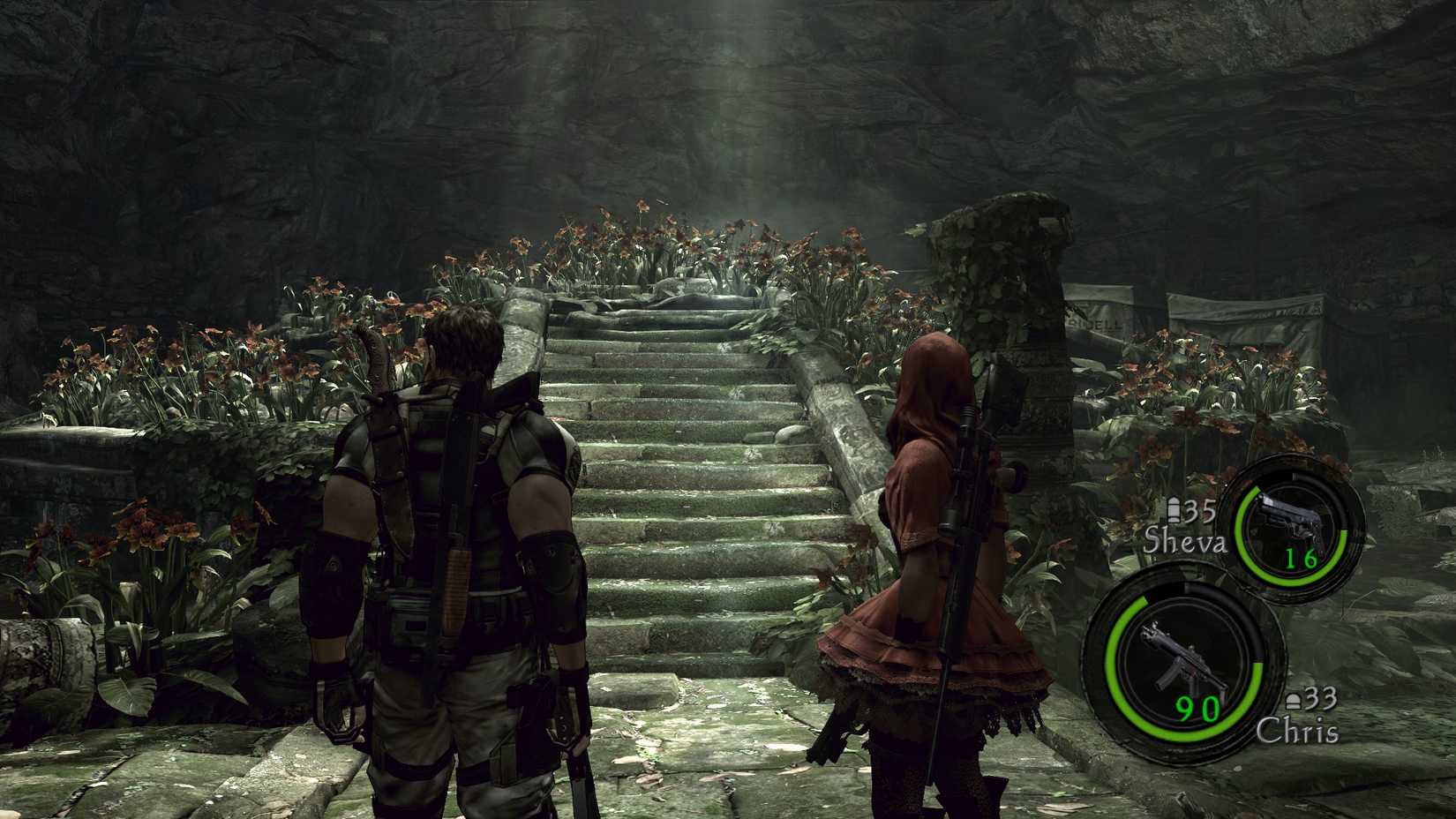Image resolution: width=1456 pixels, height=819 pixels.
Task: Collapse the partner HUD overlay
Action: click(1218, 609)
